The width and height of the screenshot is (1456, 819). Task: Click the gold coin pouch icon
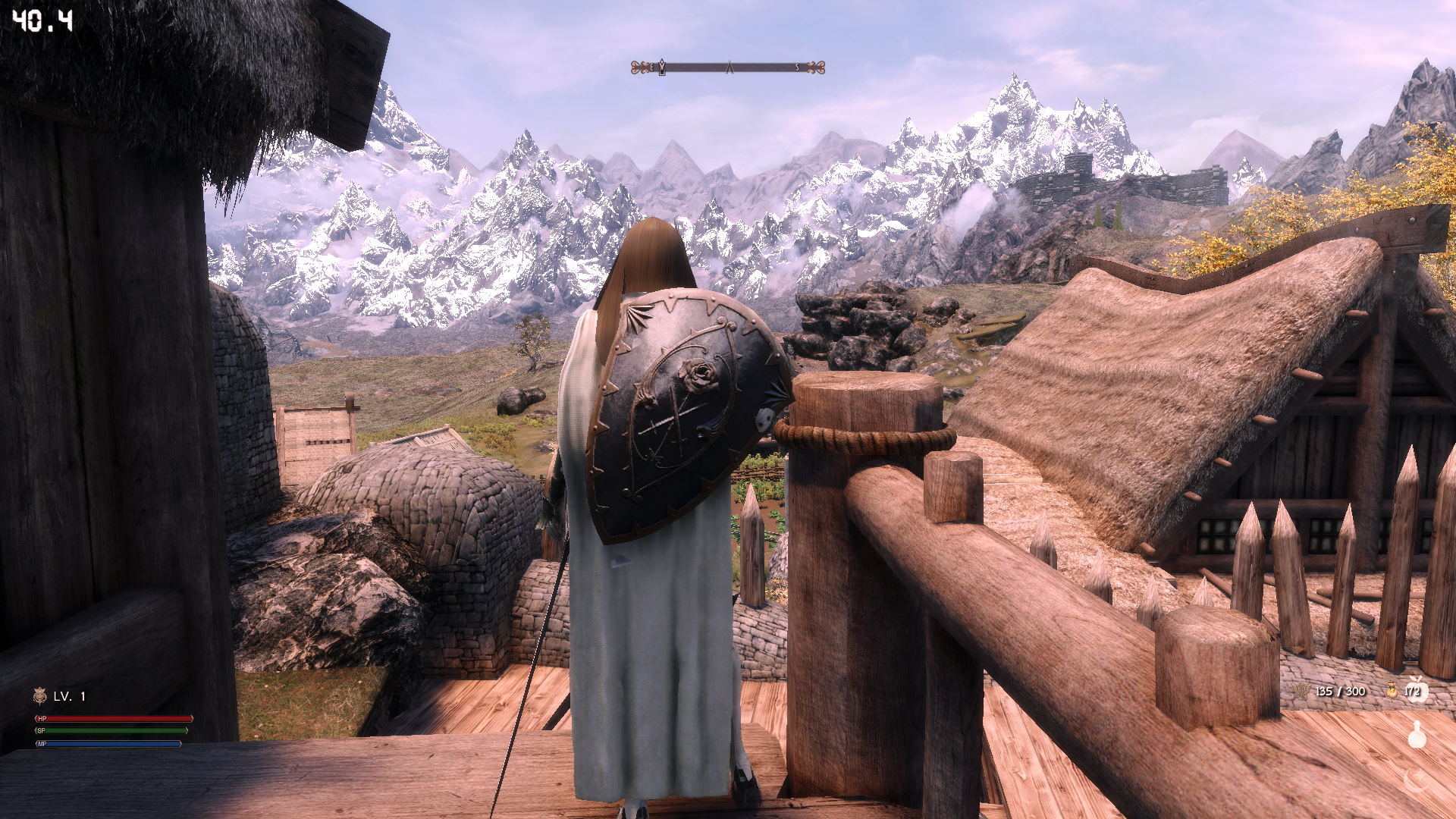[1392, 691]
